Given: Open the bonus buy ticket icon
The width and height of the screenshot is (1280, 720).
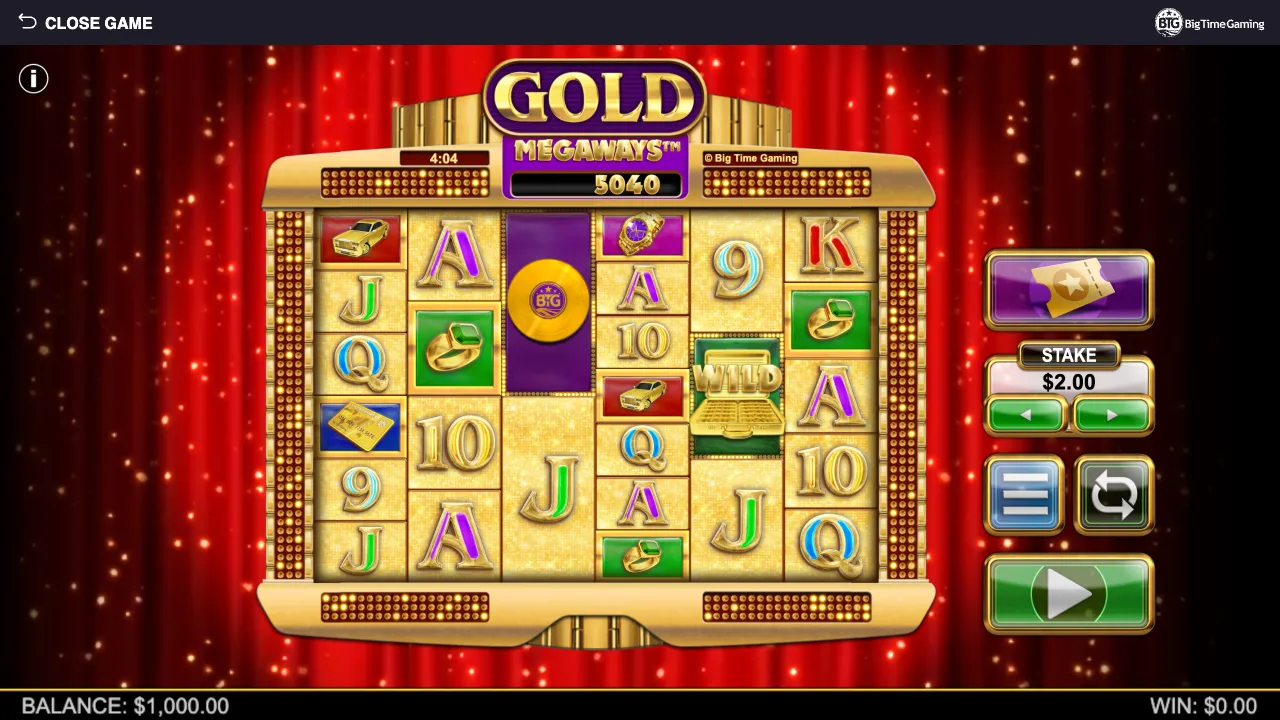Looking at the screenshot, I should point(1068,290).
